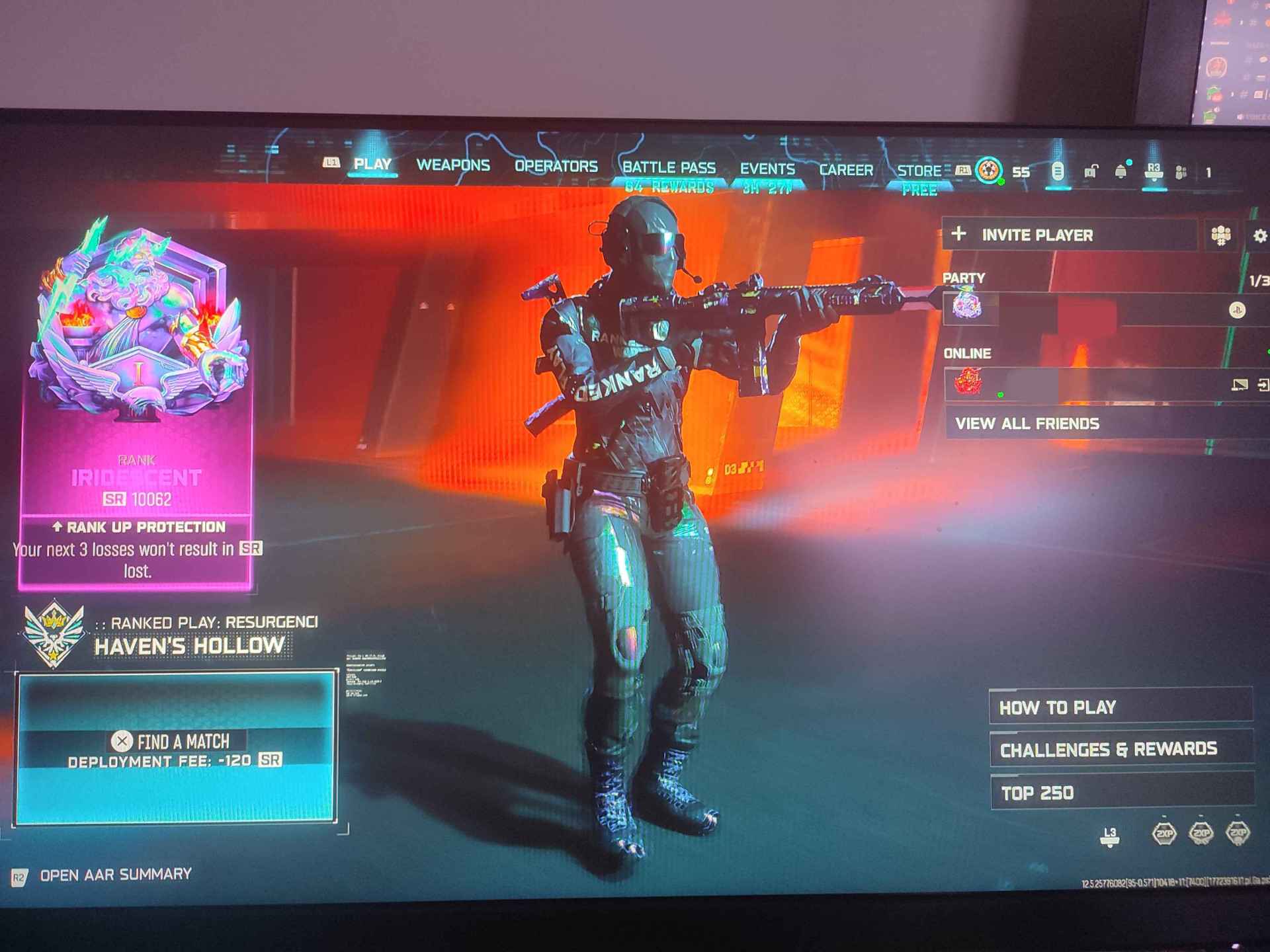The width and height of the screenshot is (1270, 952).
Task: Select the PlayStation platform icon on the party member row
Action: tap(1238, 309)
